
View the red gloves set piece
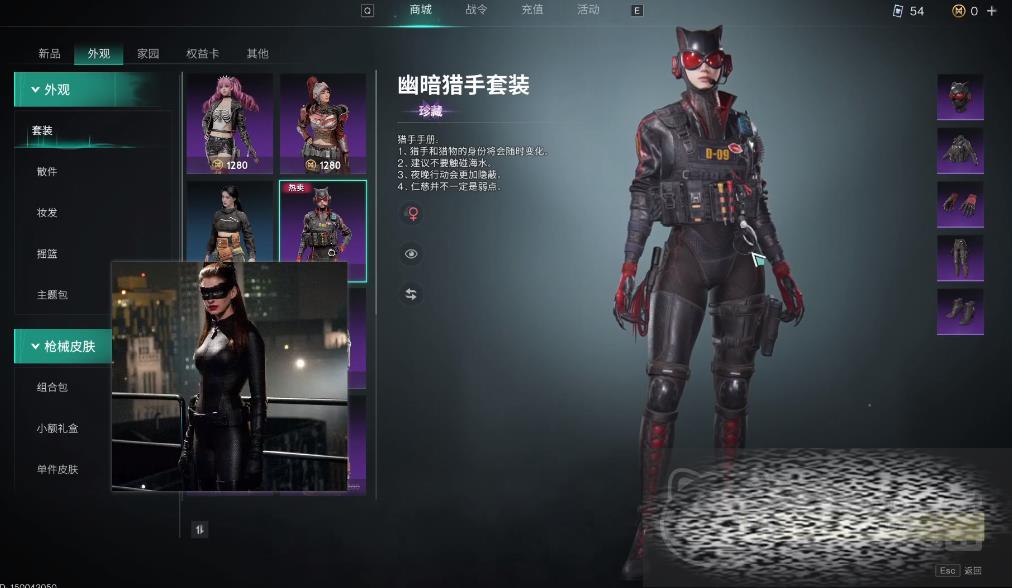coord(959,204)
